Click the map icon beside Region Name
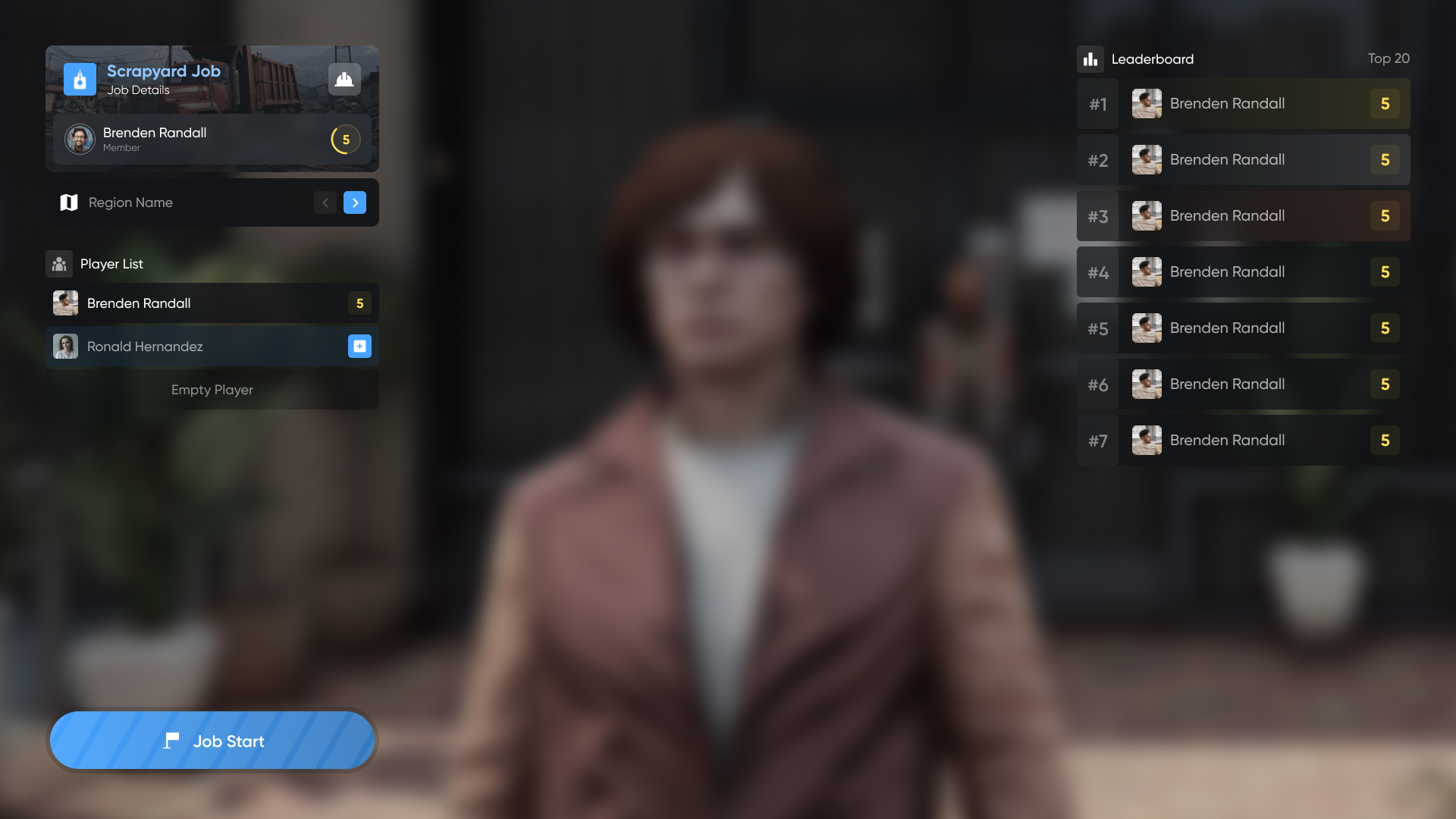 69,202
